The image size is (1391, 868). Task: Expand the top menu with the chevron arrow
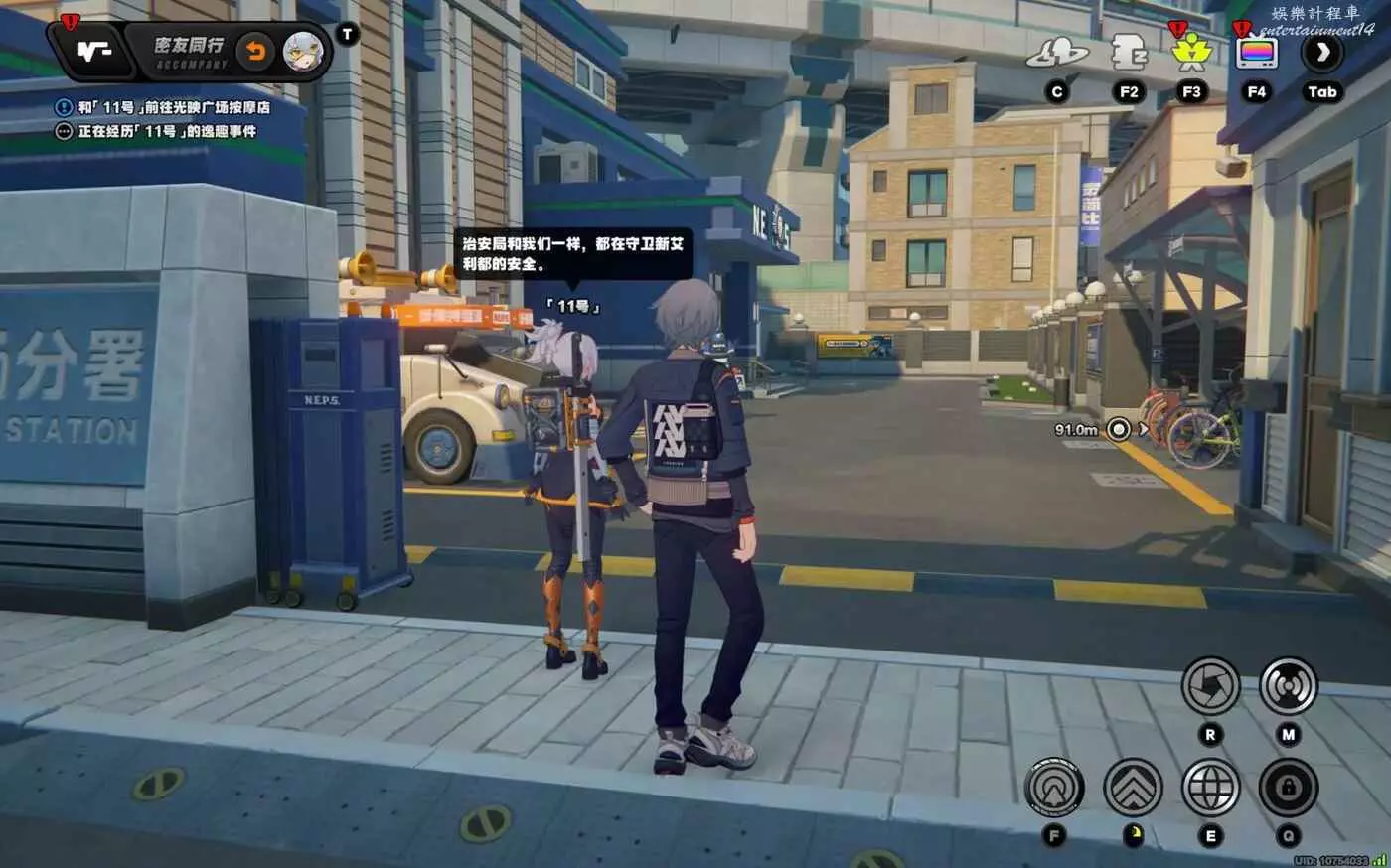point(1322,53)
